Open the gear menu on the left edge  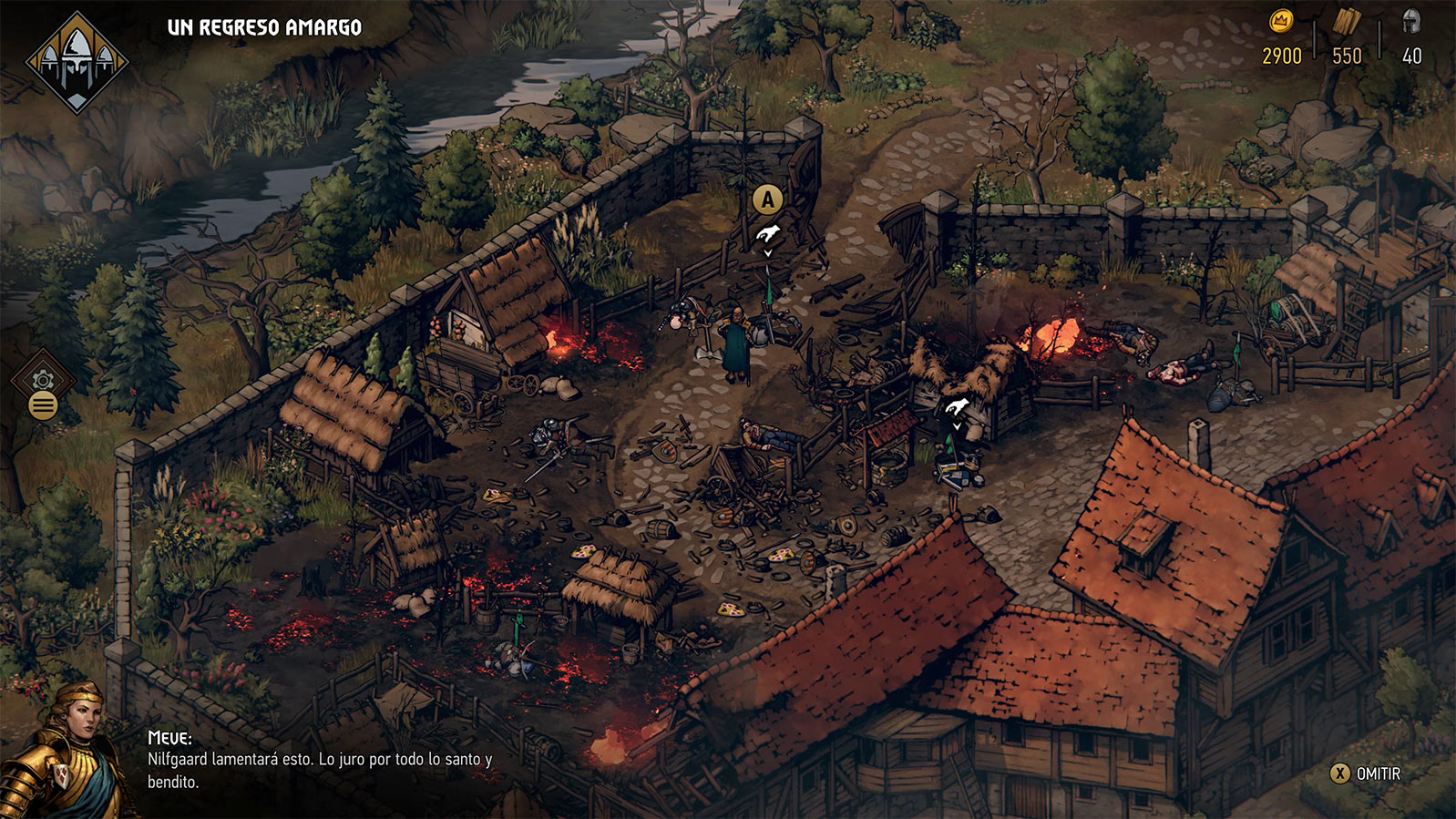tap(43, 381)
